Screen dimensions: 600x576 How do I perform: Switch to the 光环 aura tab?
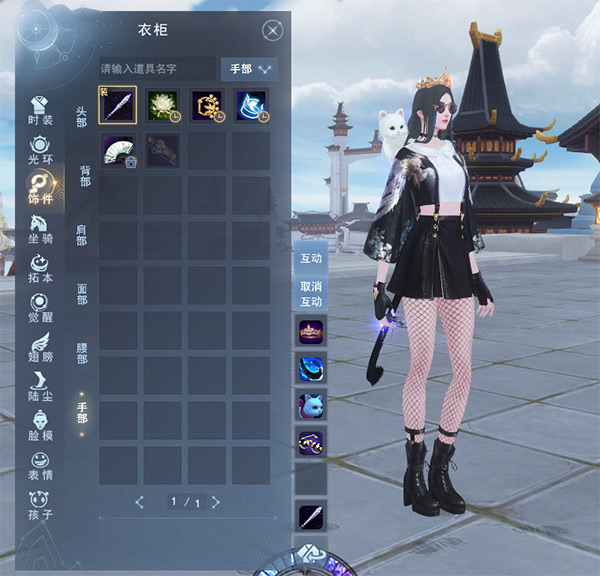(41, 149)
